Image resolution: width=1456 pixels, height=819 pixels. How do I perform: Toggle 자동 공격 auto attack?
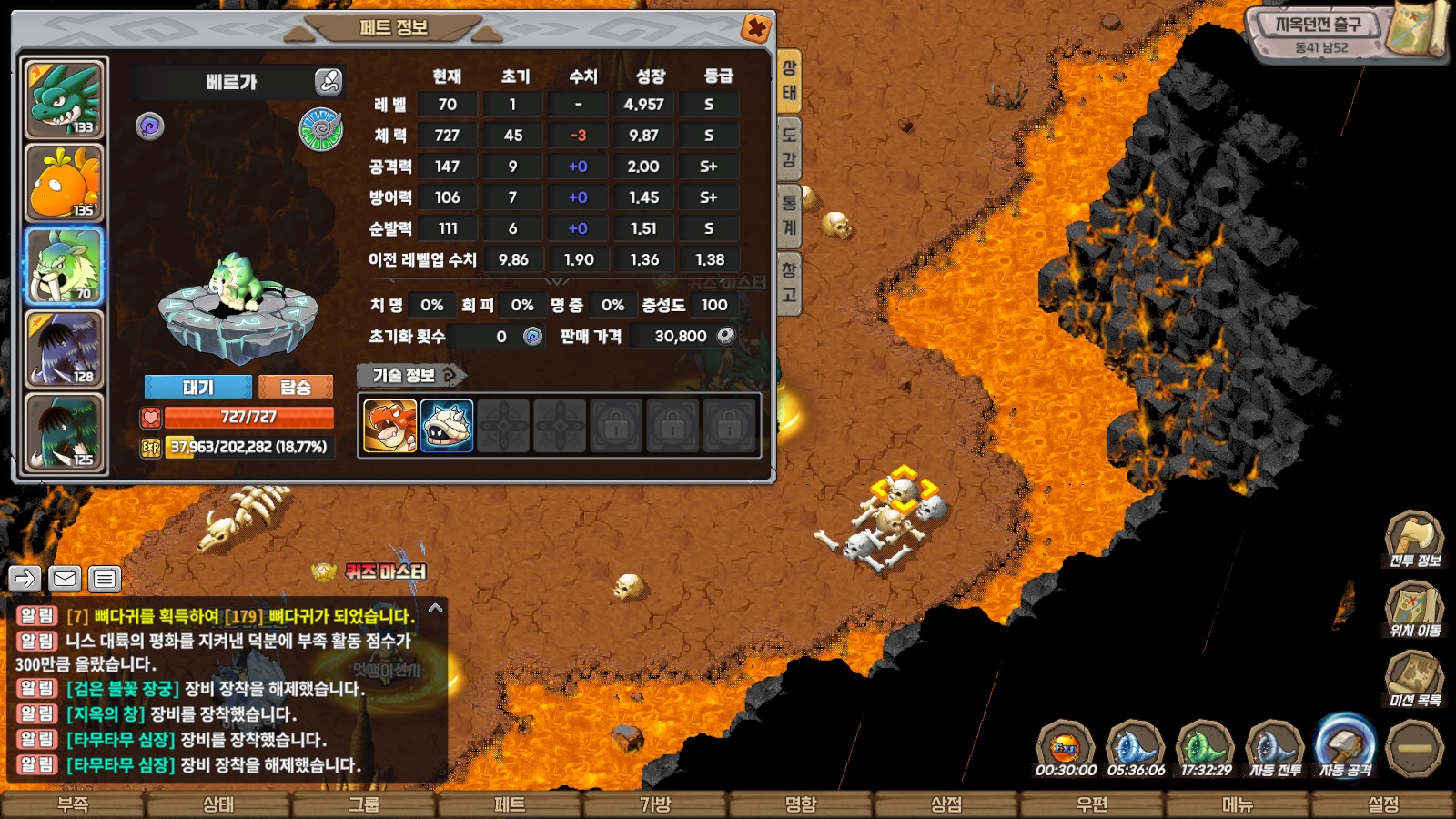[1345, 748]
